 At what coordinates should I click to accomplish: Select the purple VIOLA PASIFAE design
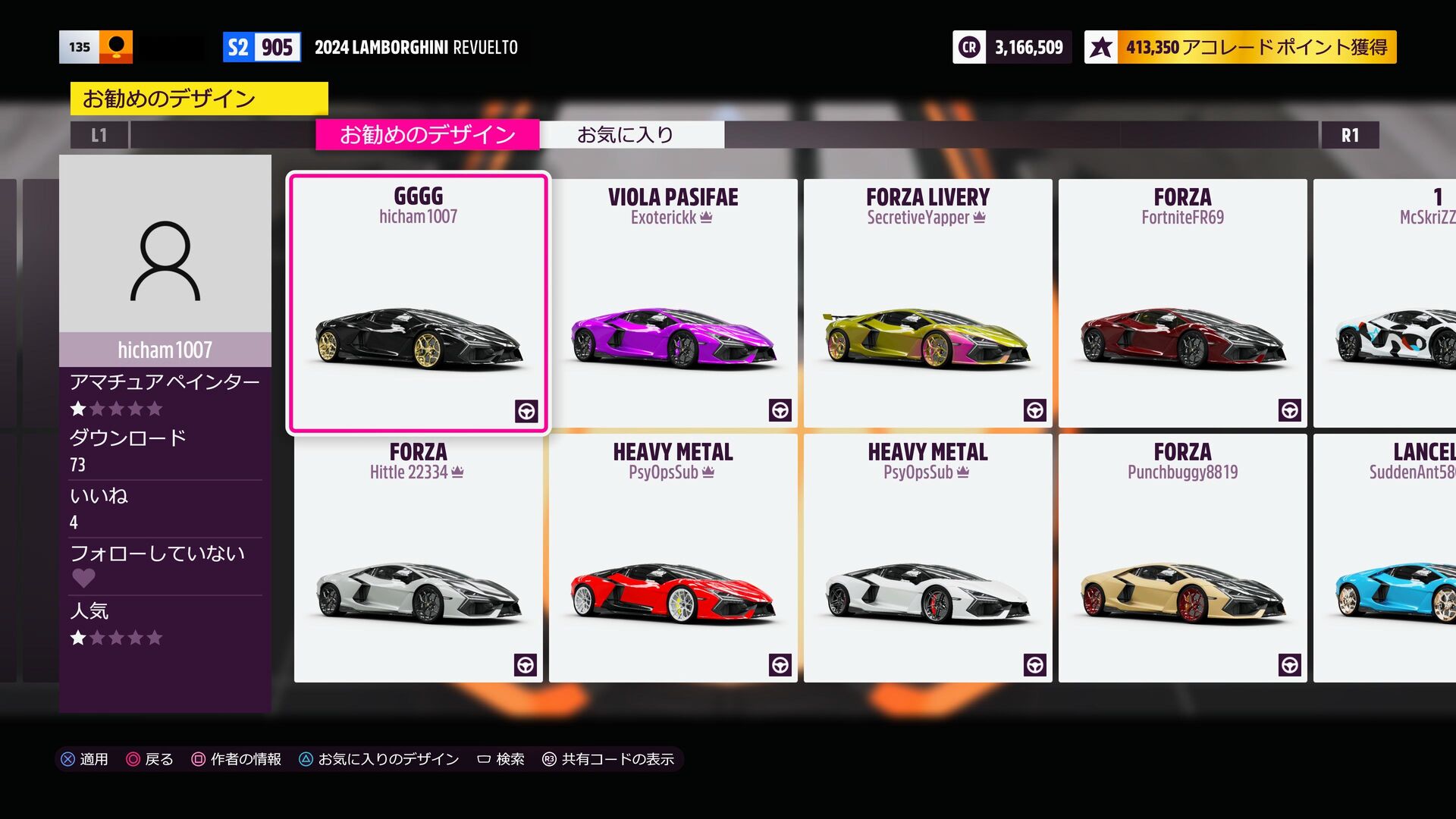[x=673, y=303]
